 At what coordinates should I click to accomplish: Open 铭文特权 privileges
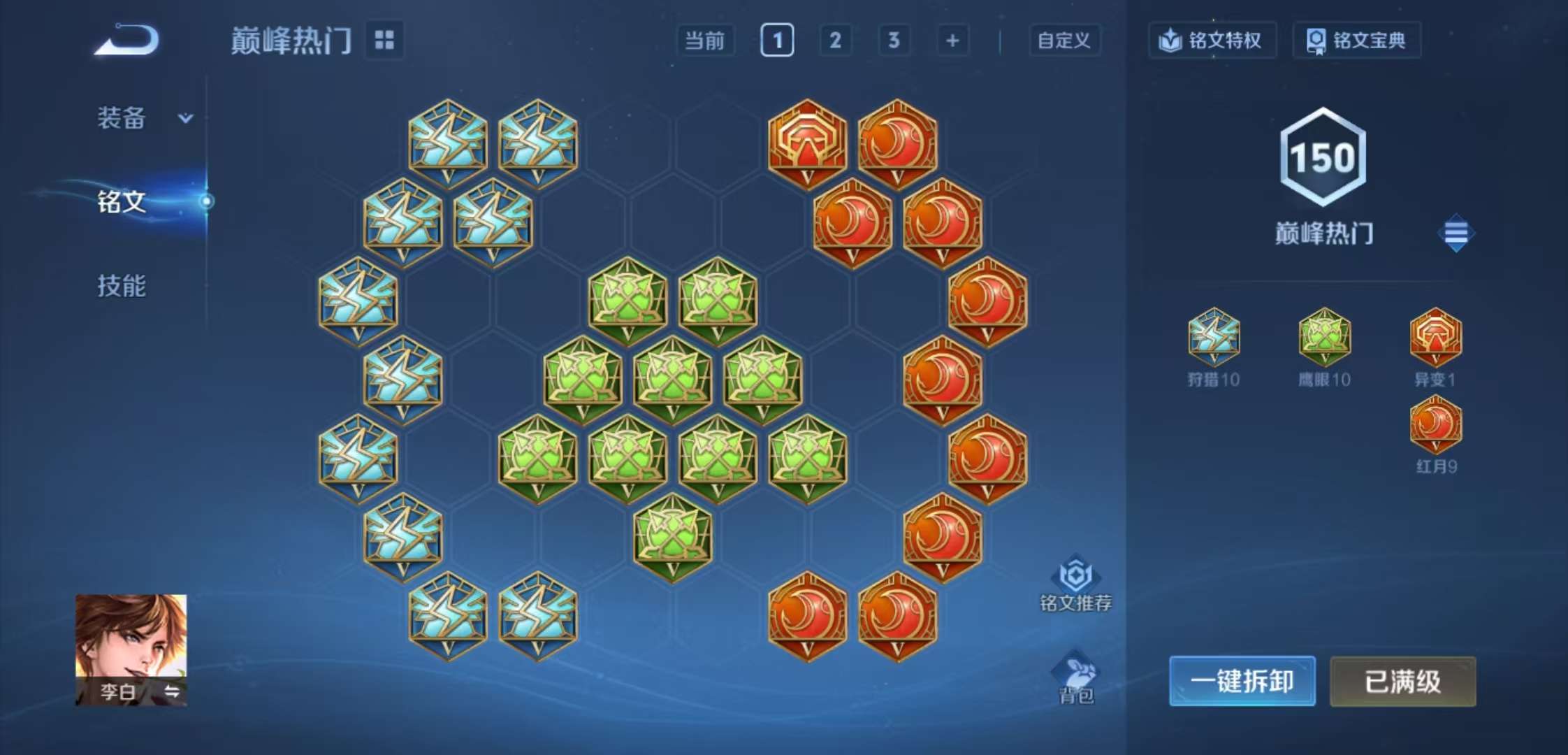click(1212, 41)
